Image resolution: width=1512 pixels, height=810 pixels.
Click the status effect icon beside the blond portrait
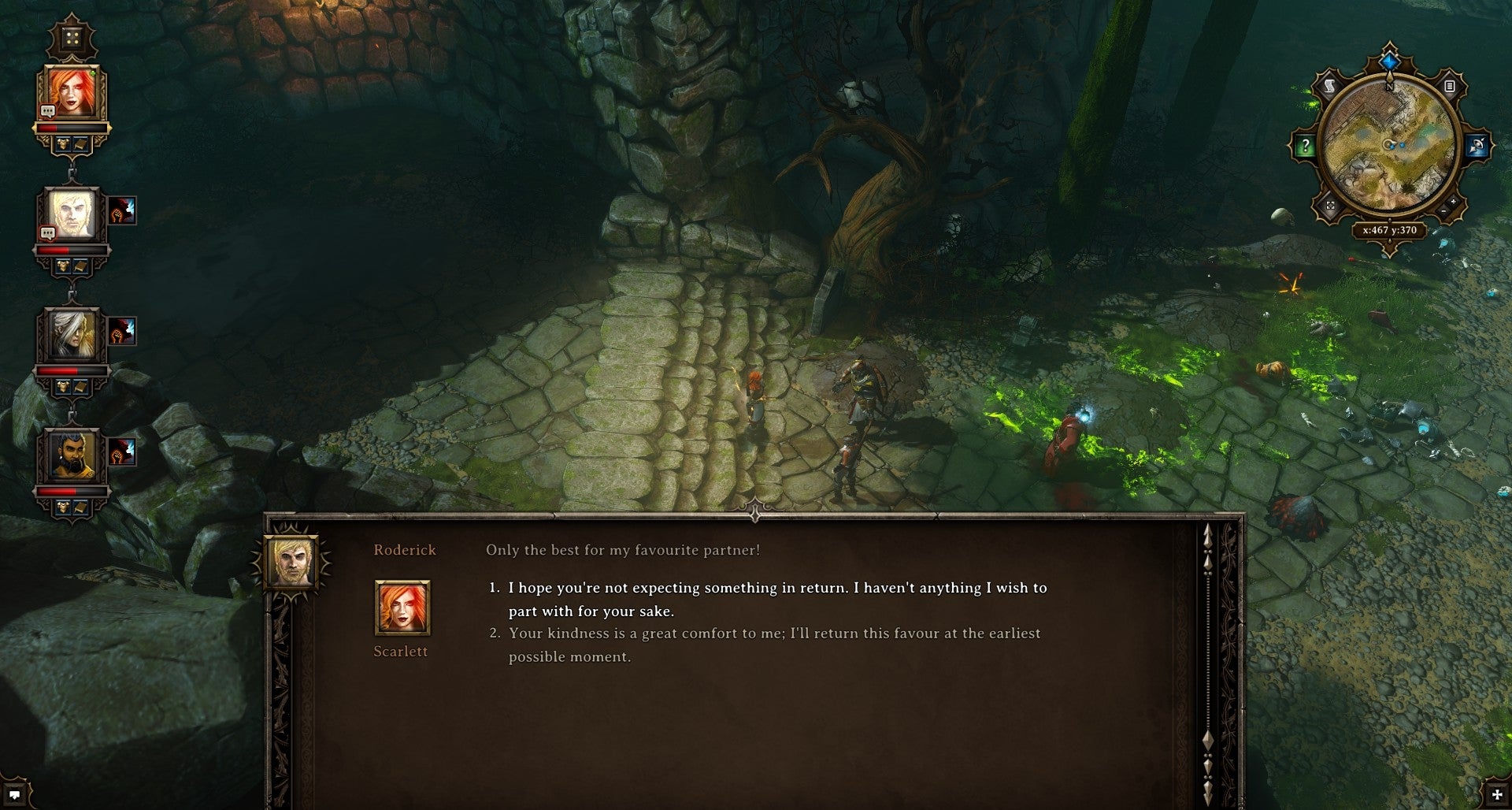pos(122,210)
